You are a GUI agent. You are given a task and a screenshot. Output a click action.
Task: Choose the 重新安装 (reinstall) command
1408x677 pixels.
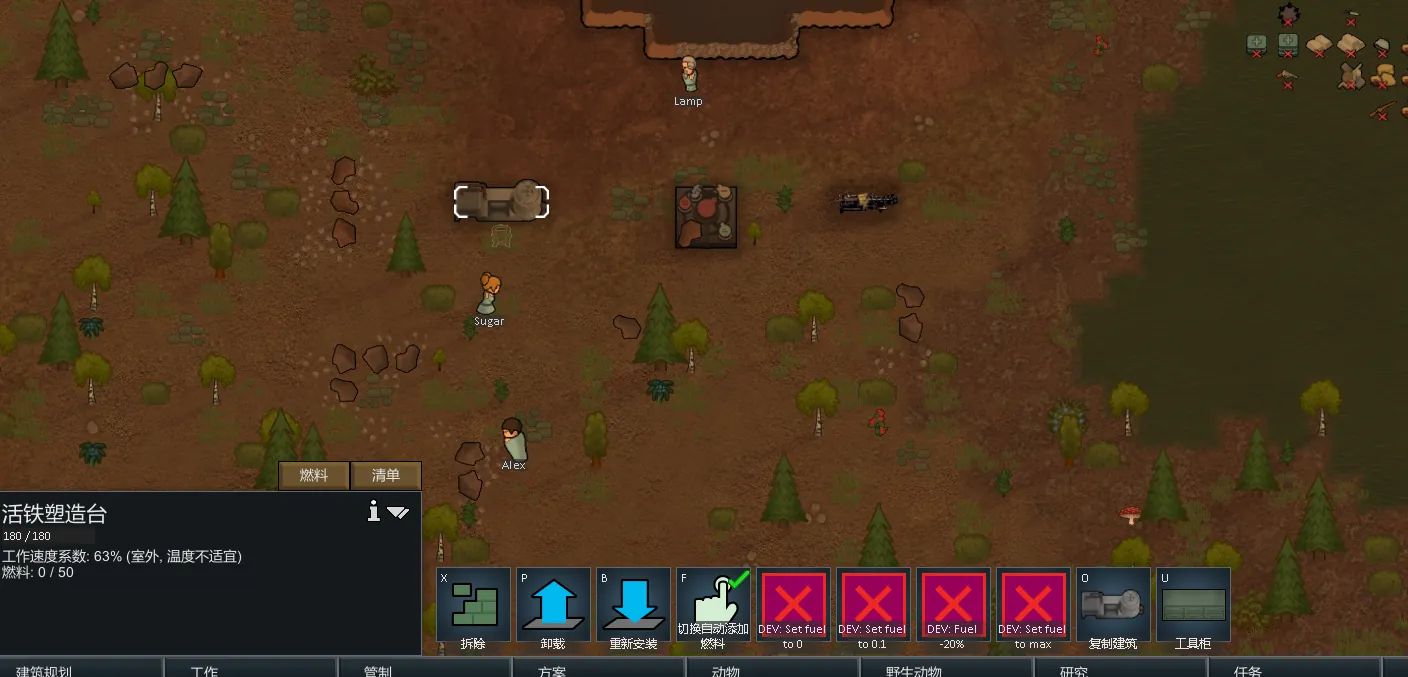(x=633, y=605)
